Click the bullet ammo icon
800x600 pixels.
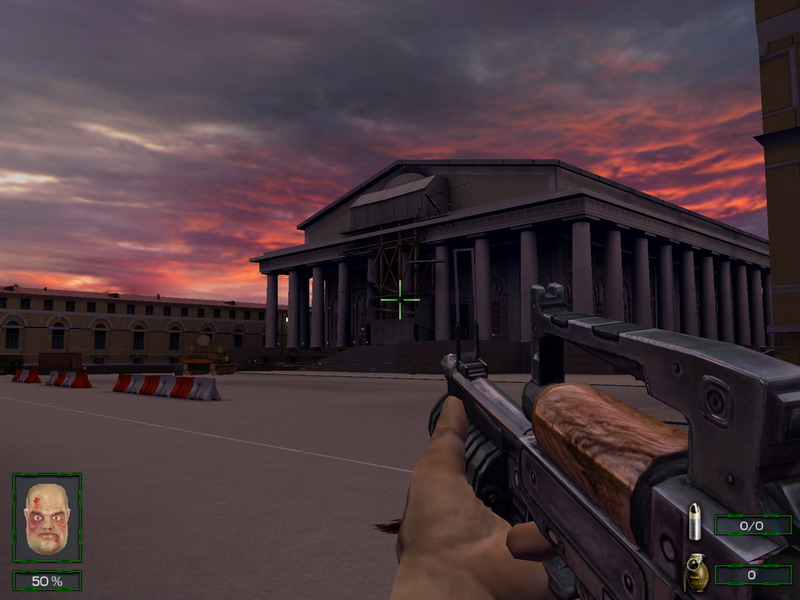695,523
